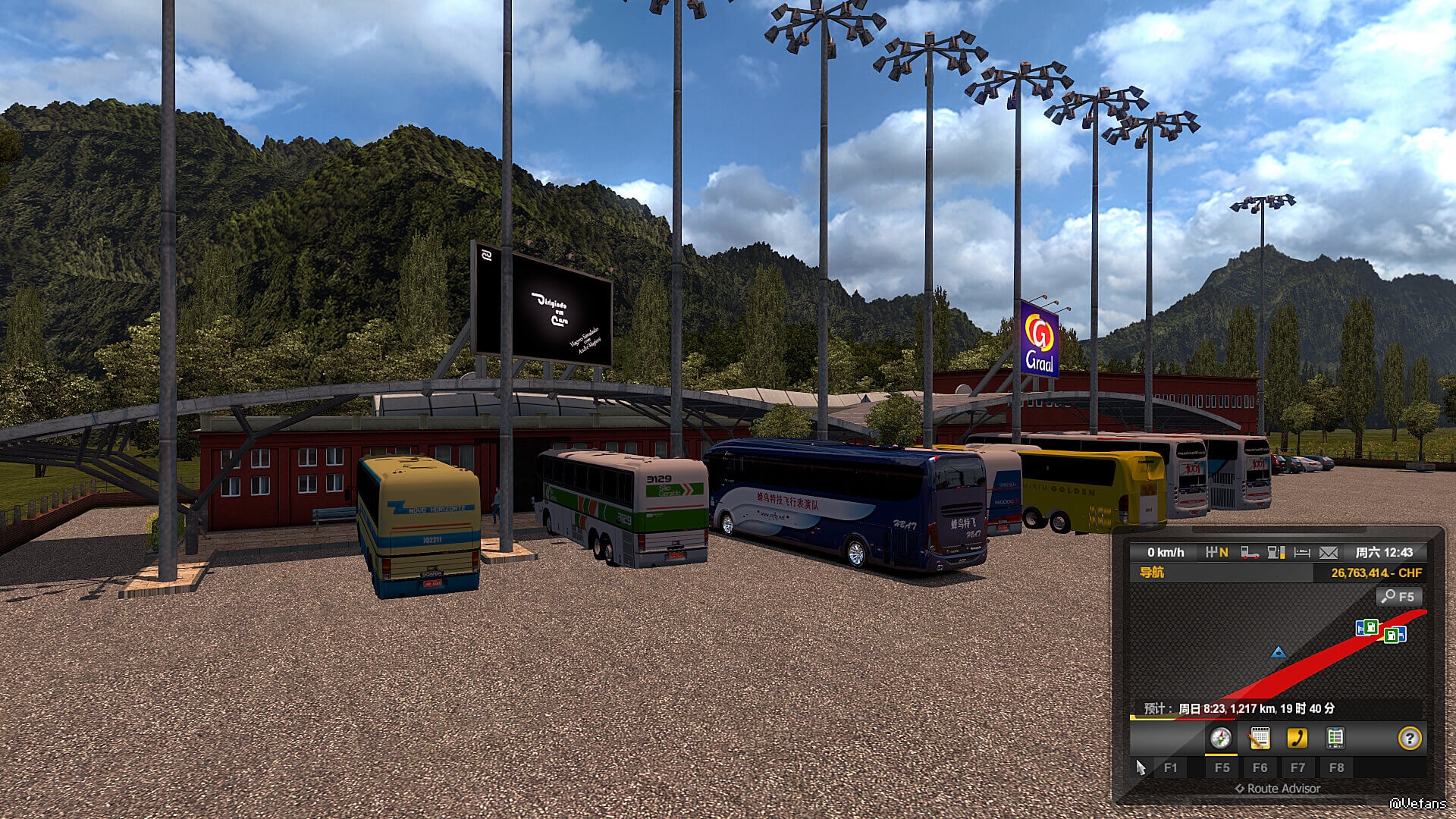Select the fuel pump gauge icon

(1276, 553)
